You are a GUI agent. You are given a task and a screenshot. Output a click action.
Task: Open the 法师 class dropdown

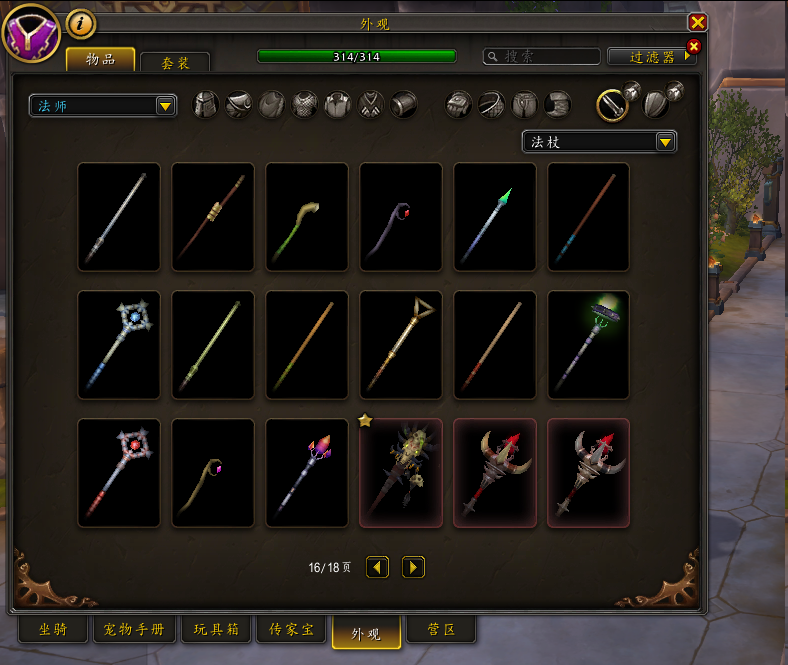pos(103,105)
